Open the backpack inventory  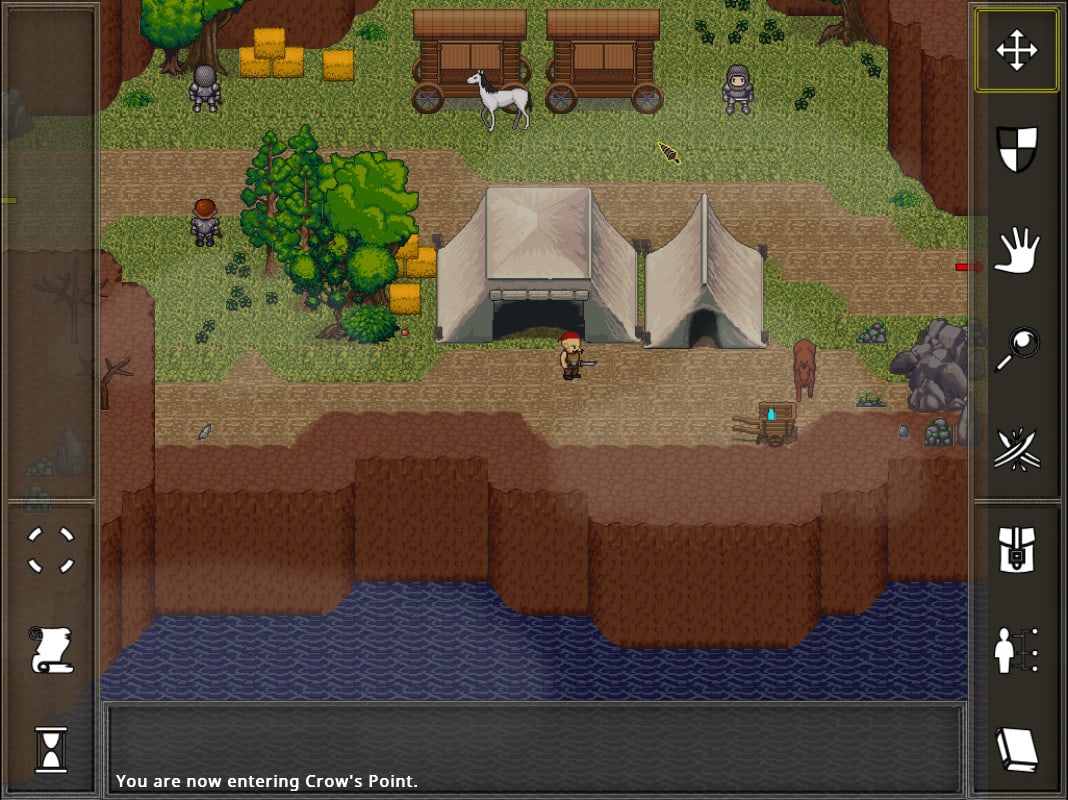coord(1017,550)
